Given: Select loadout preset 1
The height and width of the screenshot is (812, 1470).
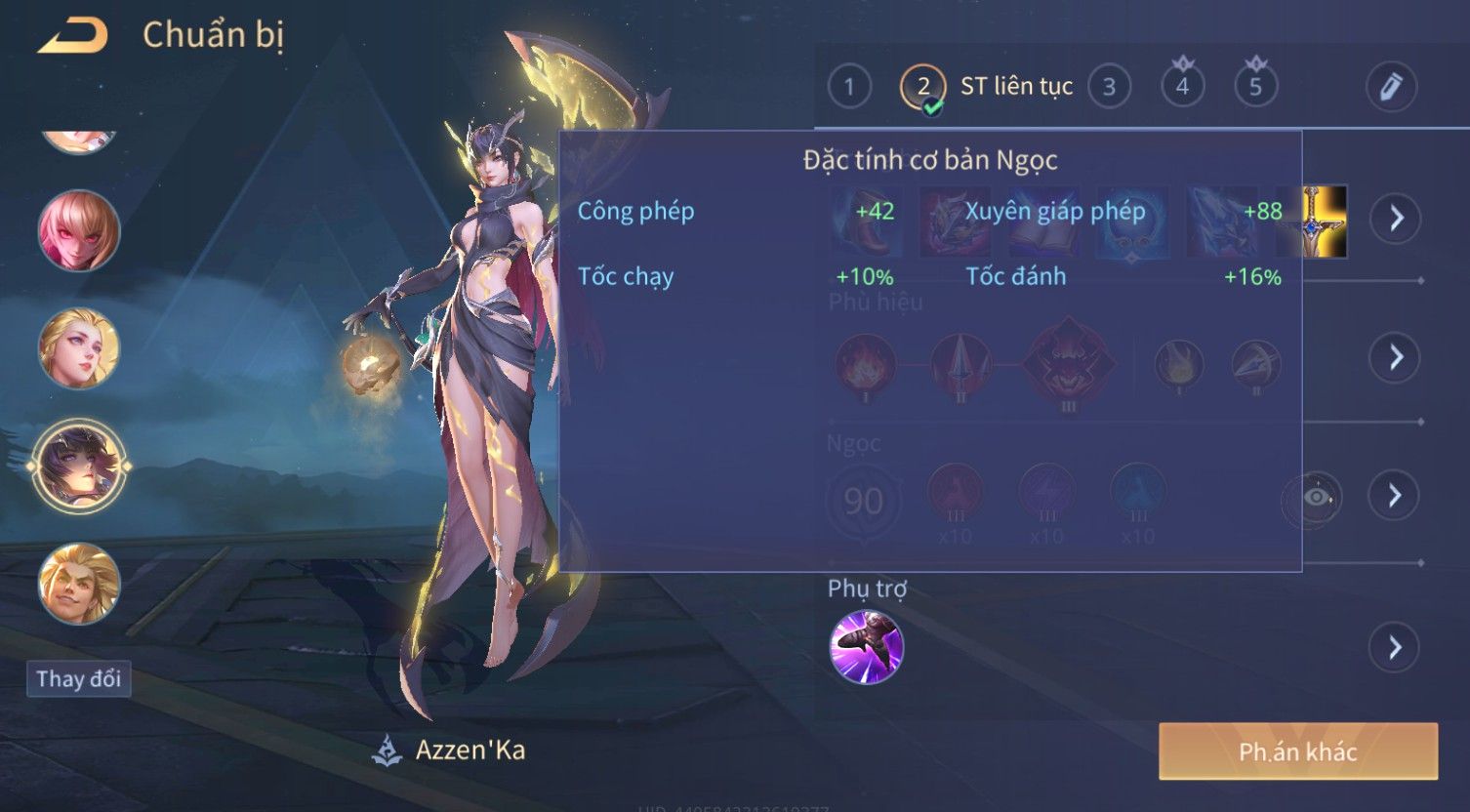Looking at the screenshot, I should pos(849,87).
